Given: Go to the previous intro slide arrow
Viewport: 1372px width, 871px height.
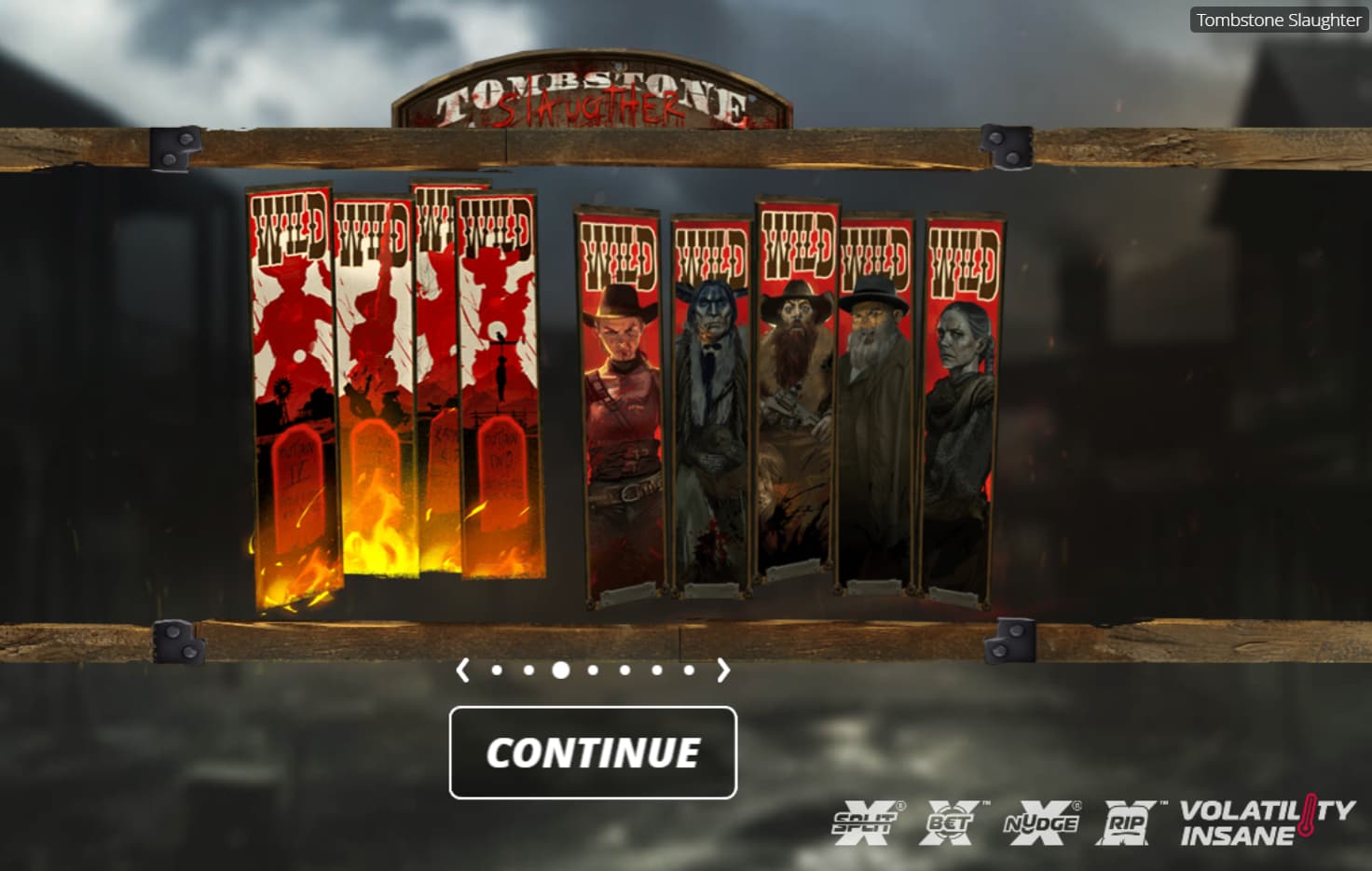Looking at the screenshot, I should tap(463, 670).
